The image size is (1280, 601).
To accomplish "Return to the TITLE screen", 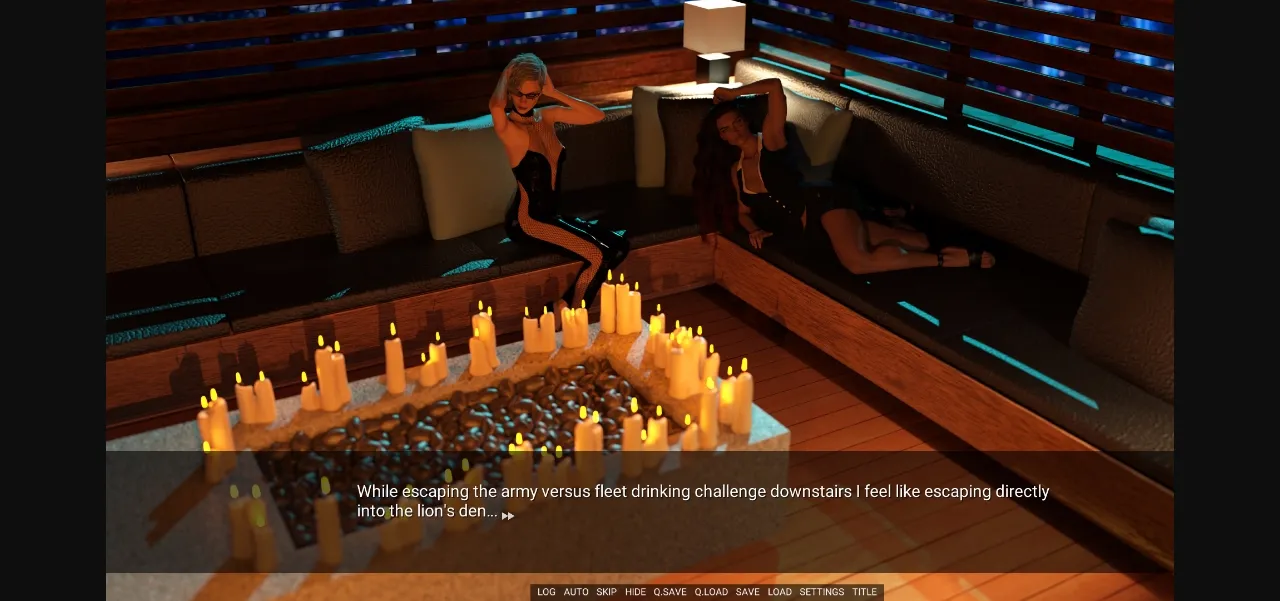I will pyautogui.click(x=864, y=592).
